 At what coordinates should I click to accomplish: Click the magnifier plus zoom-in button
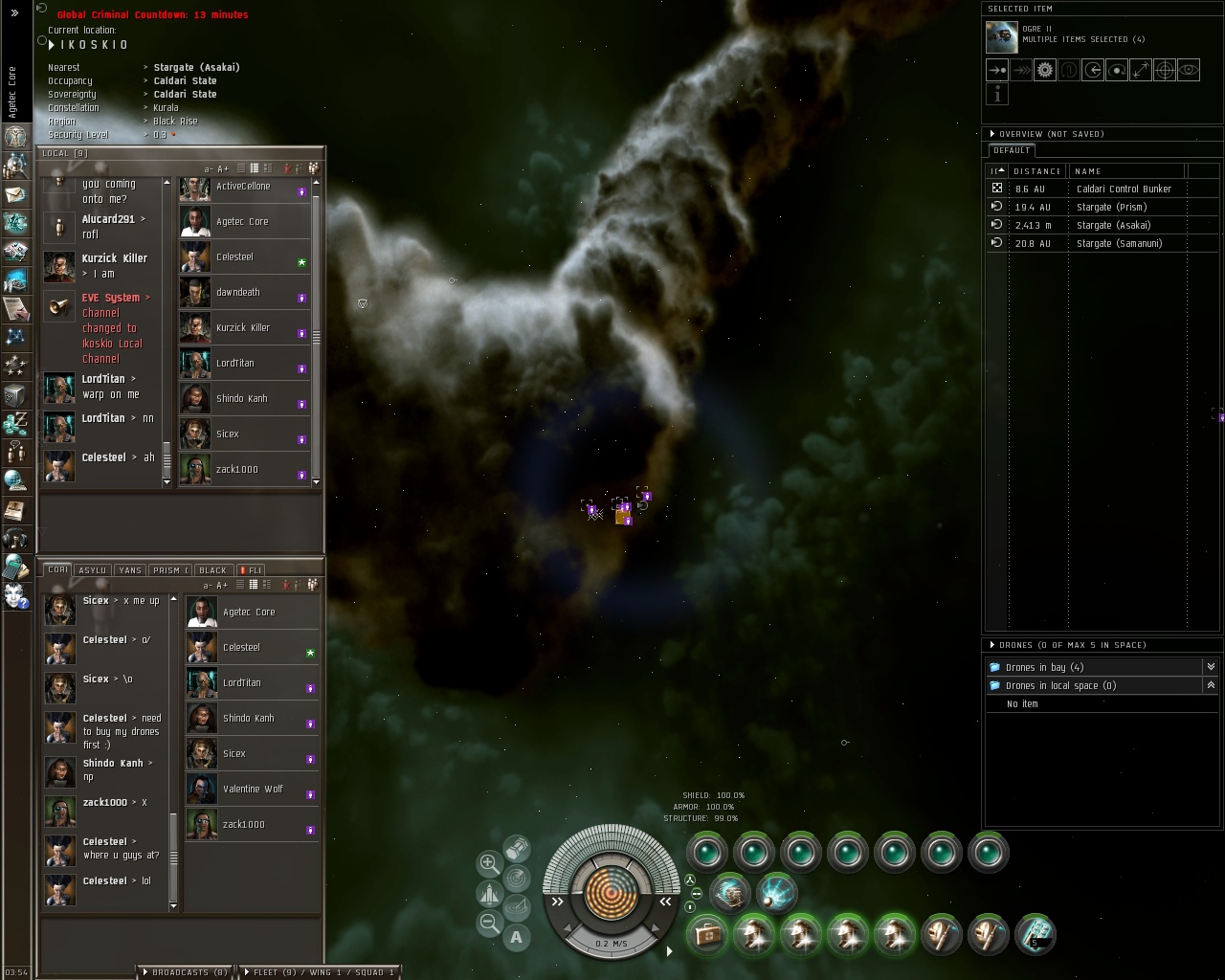(489, 862)
